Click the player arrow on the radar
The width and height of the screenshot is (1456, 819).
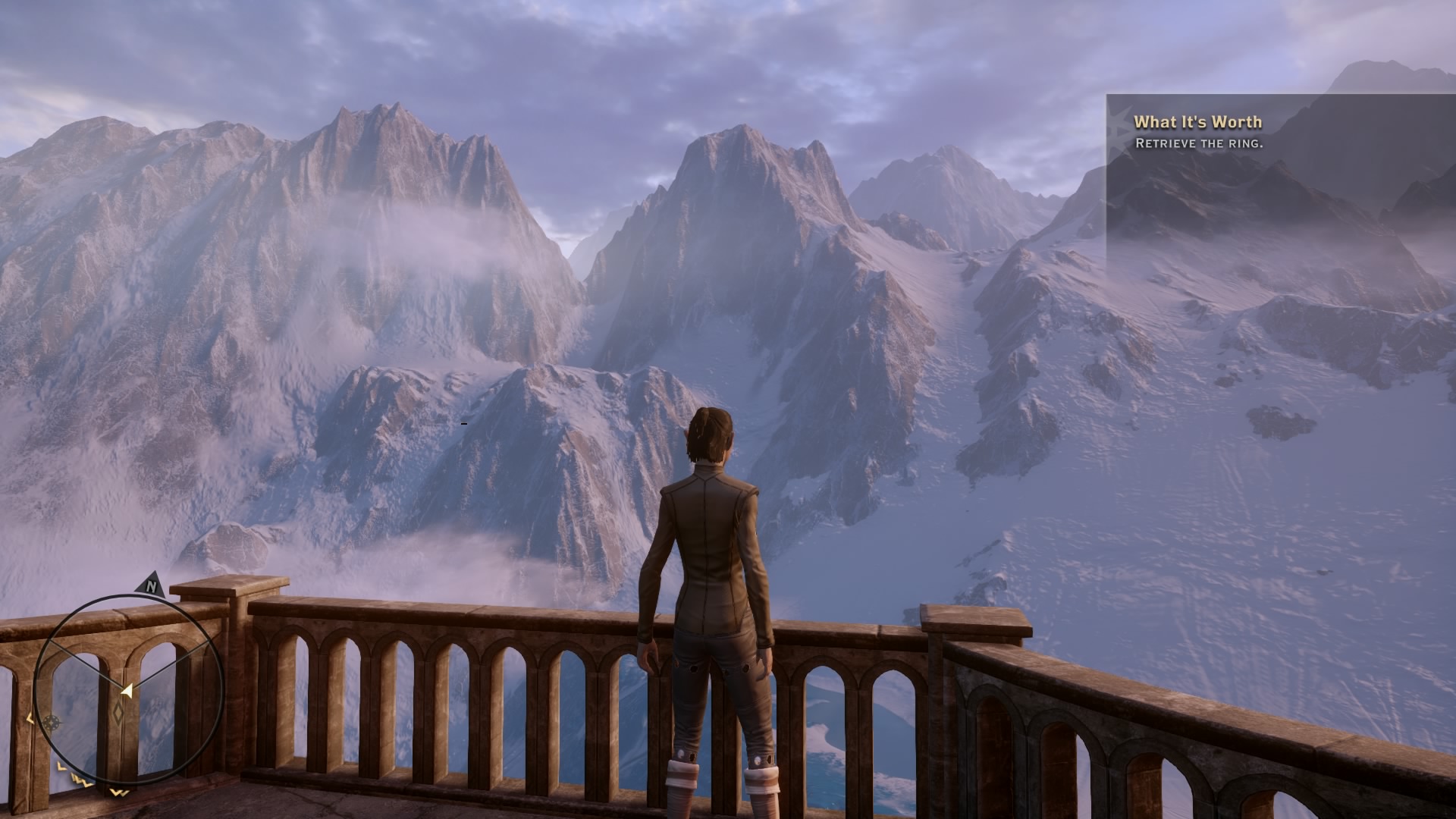point(127,690)
